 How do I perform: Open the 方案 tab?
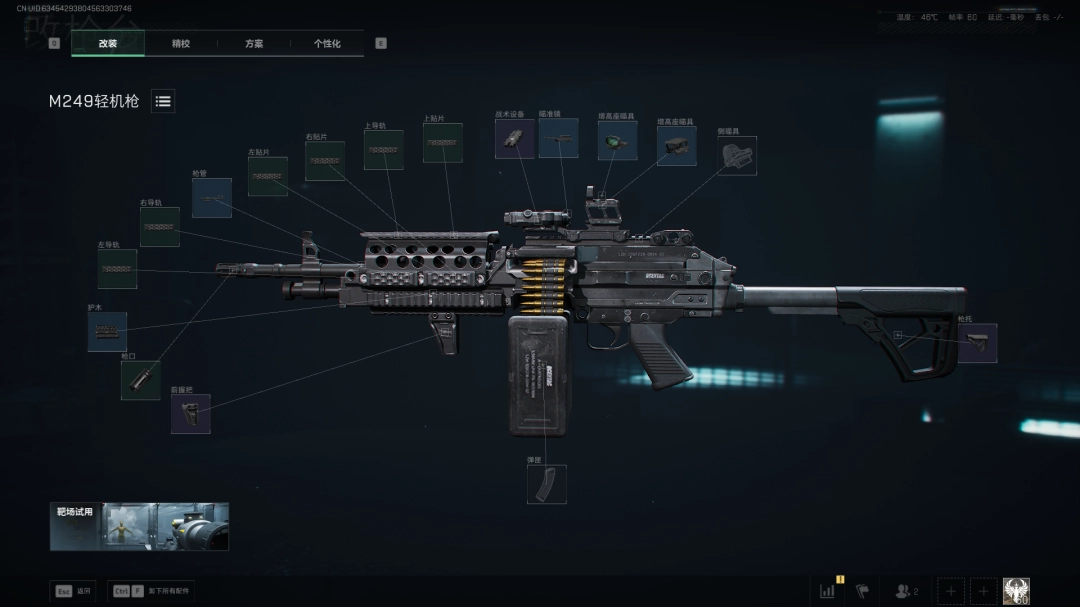(x=254, y=44)
